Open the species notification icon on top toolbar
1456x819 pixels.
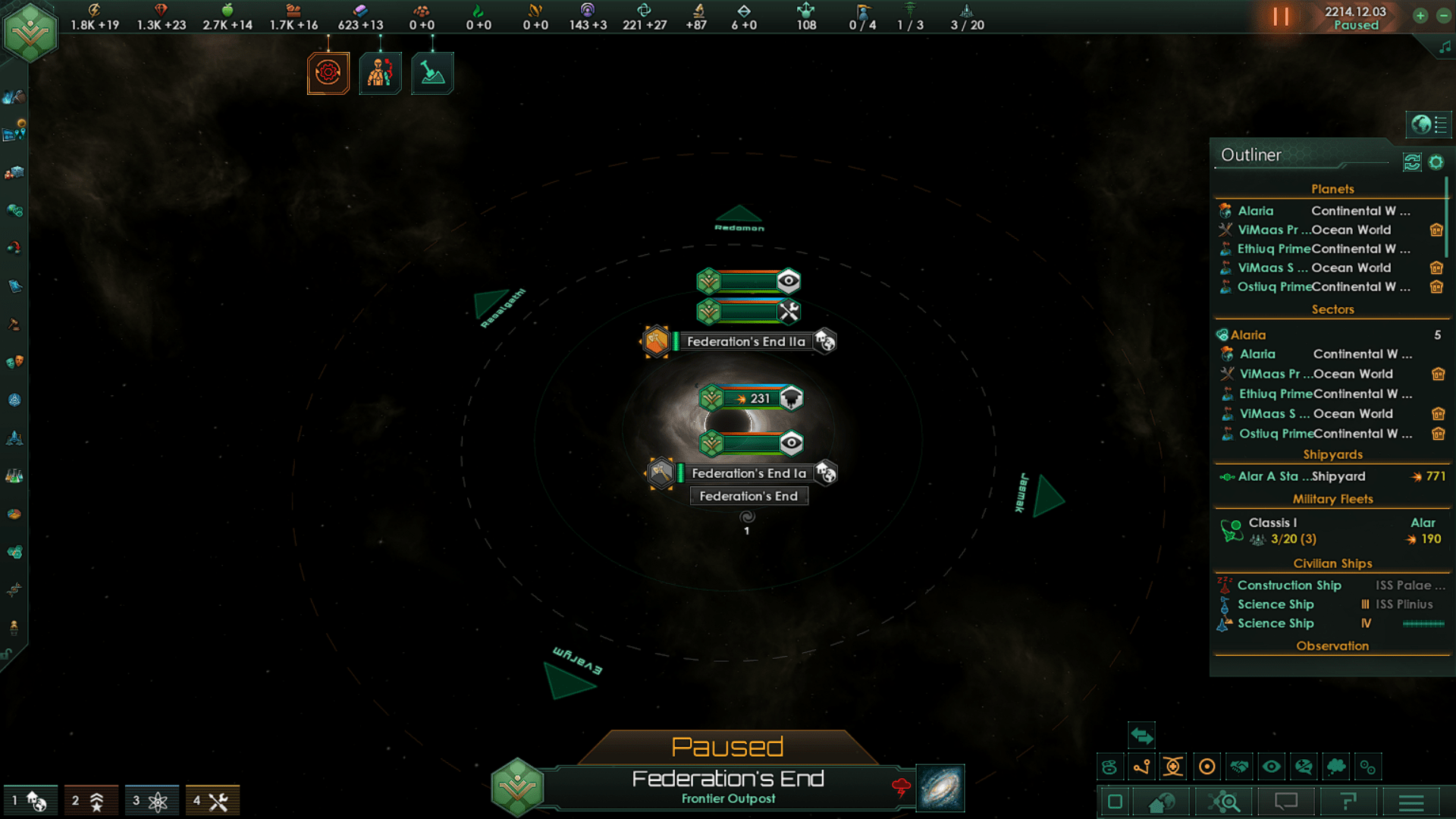tap(380, 73)
